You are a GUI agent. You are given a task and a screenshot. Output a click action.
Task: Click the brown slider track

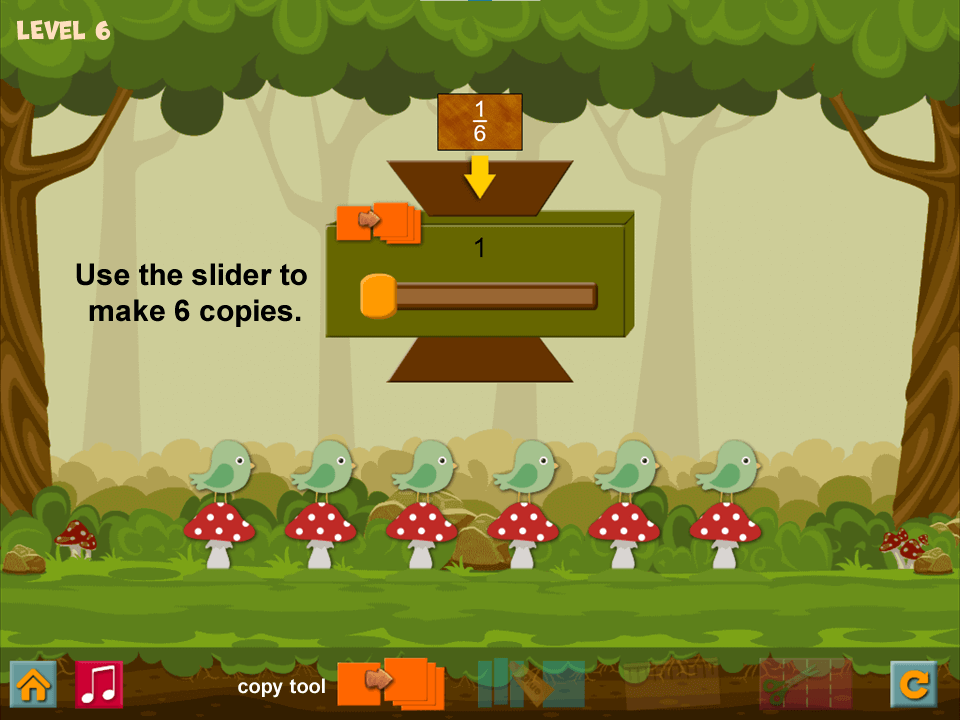[495, 296]
